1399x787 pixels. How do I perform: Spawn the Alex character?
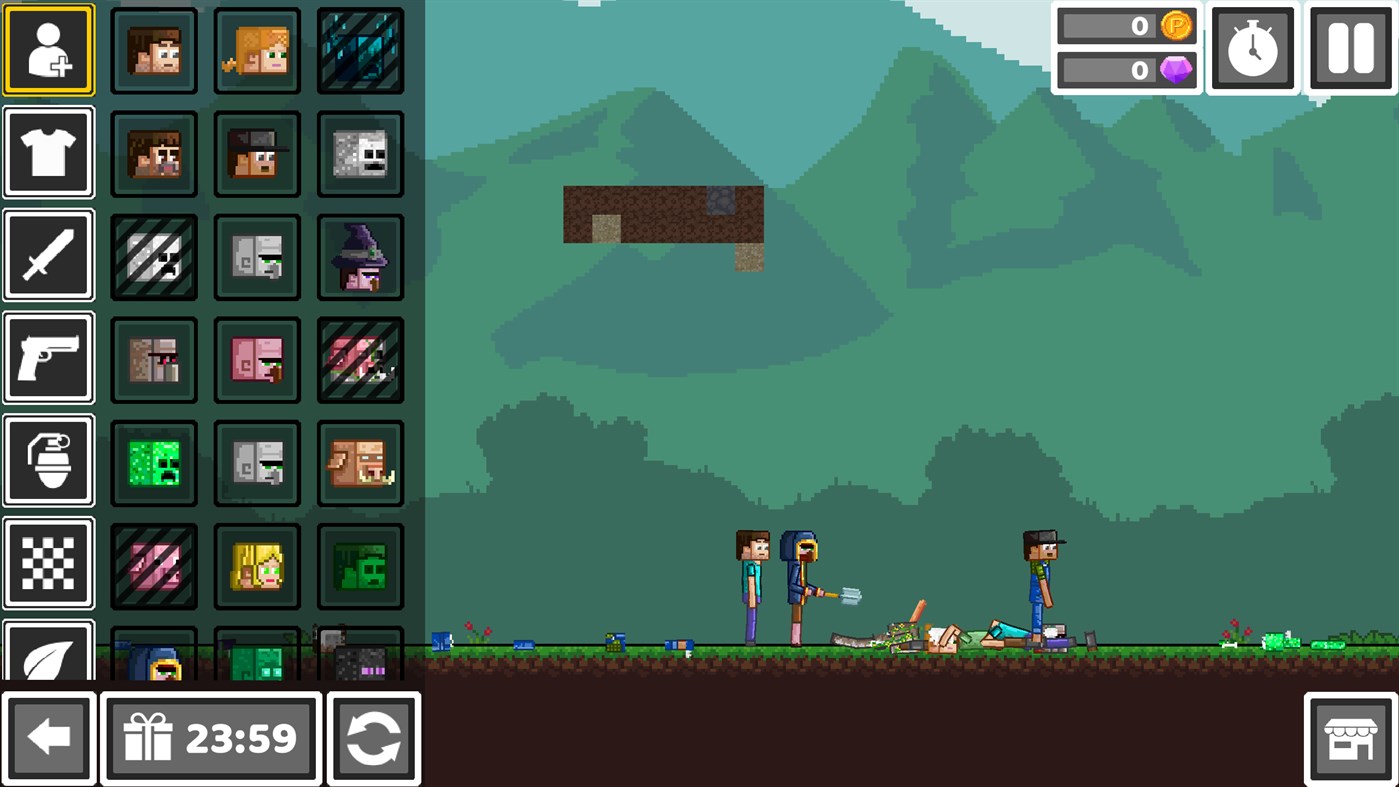coord(256,50)
